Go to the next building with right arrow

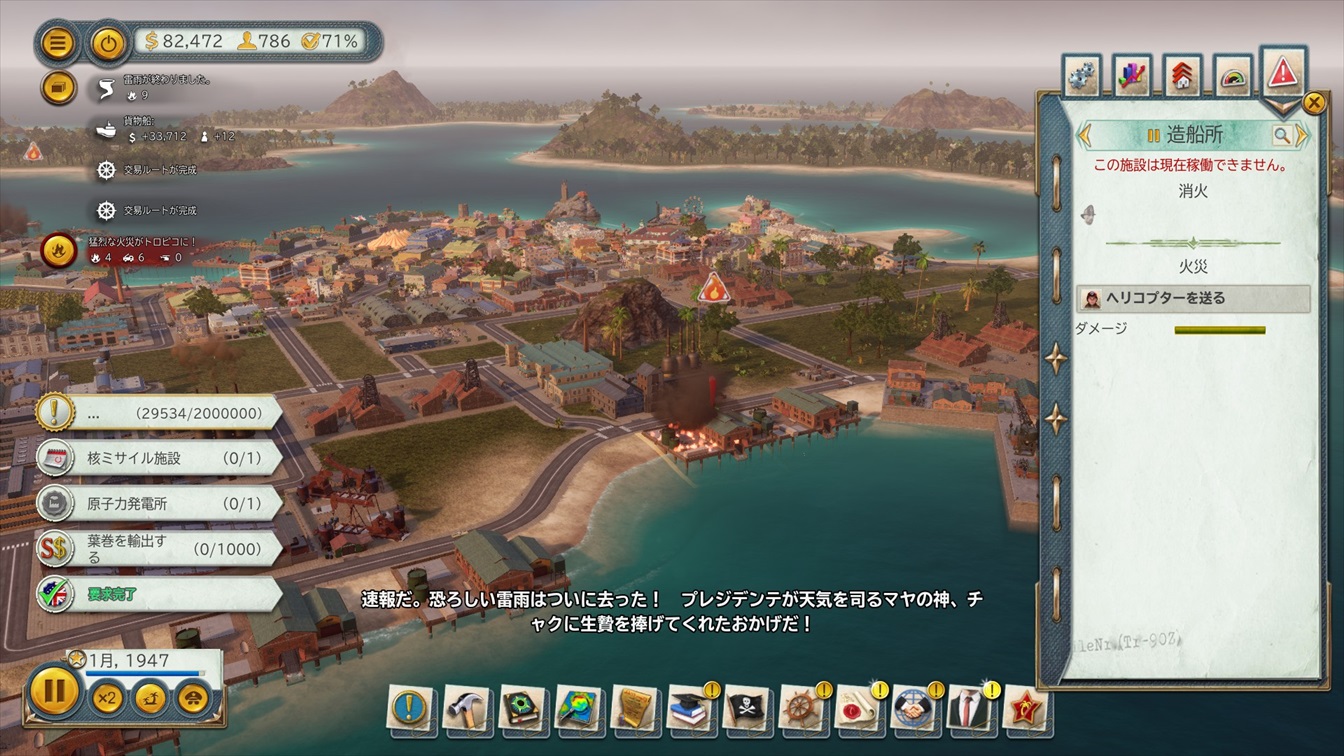[x=1302, y=135]
